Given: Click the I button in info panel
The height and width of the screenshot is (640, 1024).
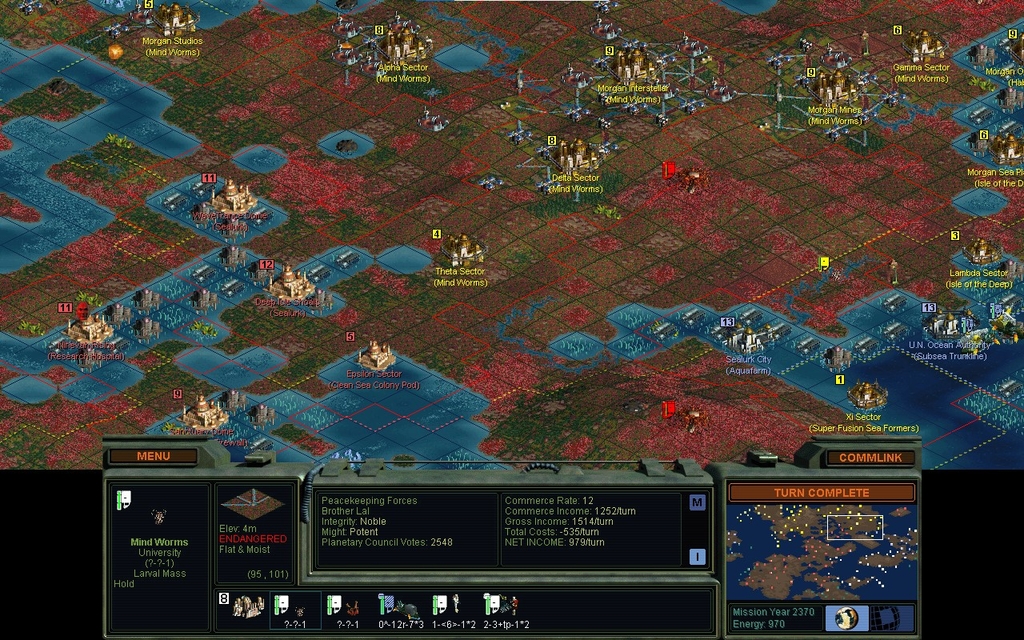Looking at the screenshot, I should point(697,557).
